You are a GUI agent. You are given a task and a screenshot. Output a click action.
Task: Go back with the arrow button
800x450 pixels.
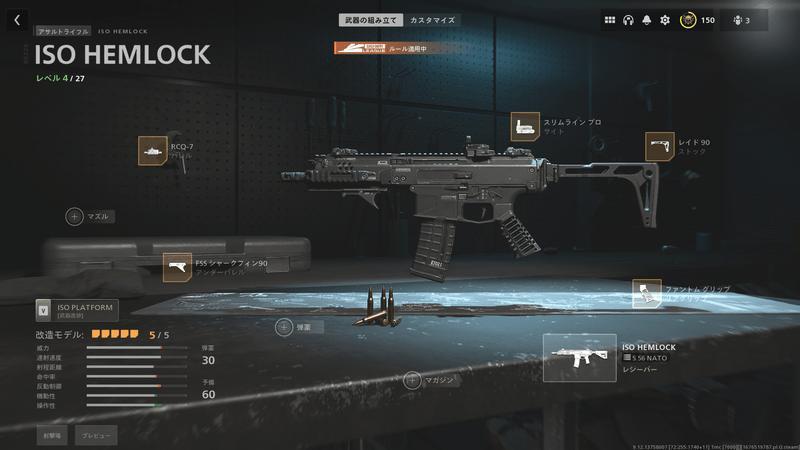(17, 20)
